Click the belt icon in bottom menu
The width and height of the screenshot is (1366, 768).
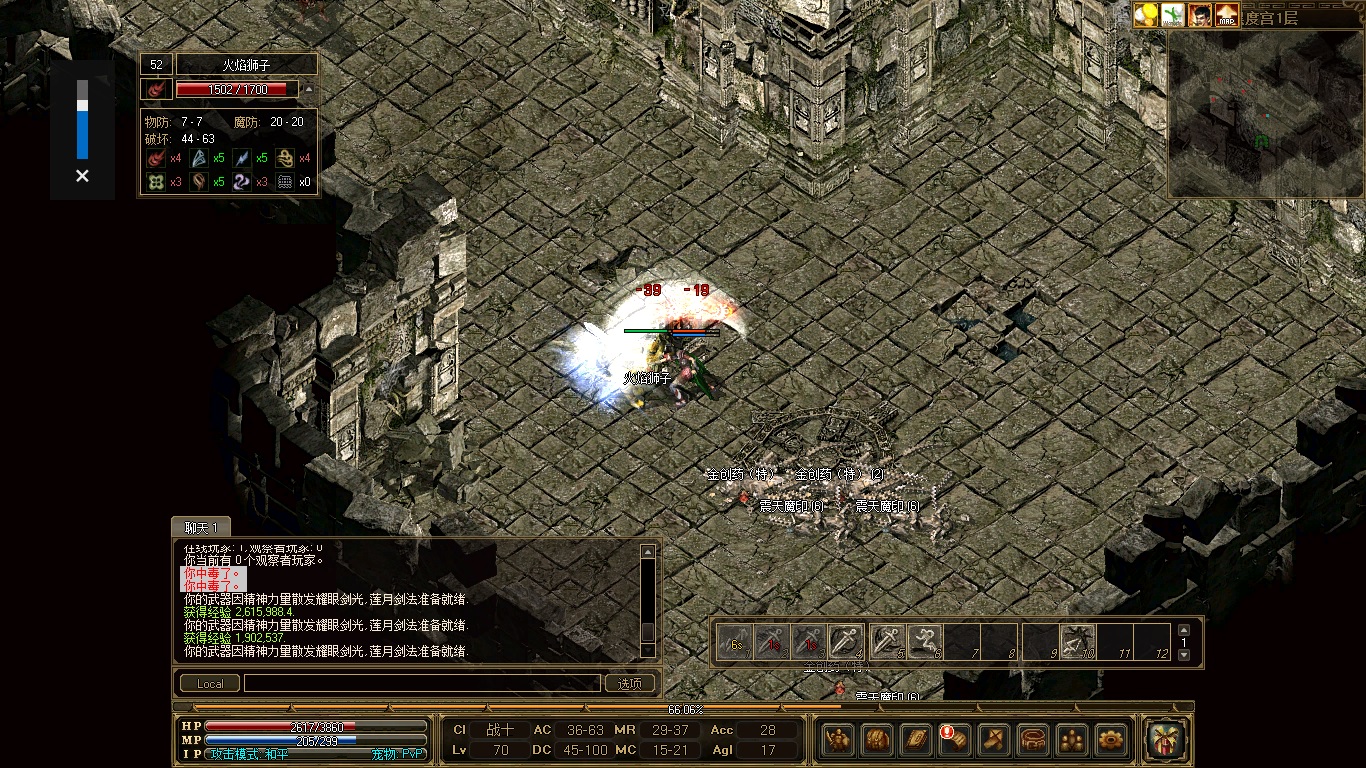click(x=1033, y=739)
